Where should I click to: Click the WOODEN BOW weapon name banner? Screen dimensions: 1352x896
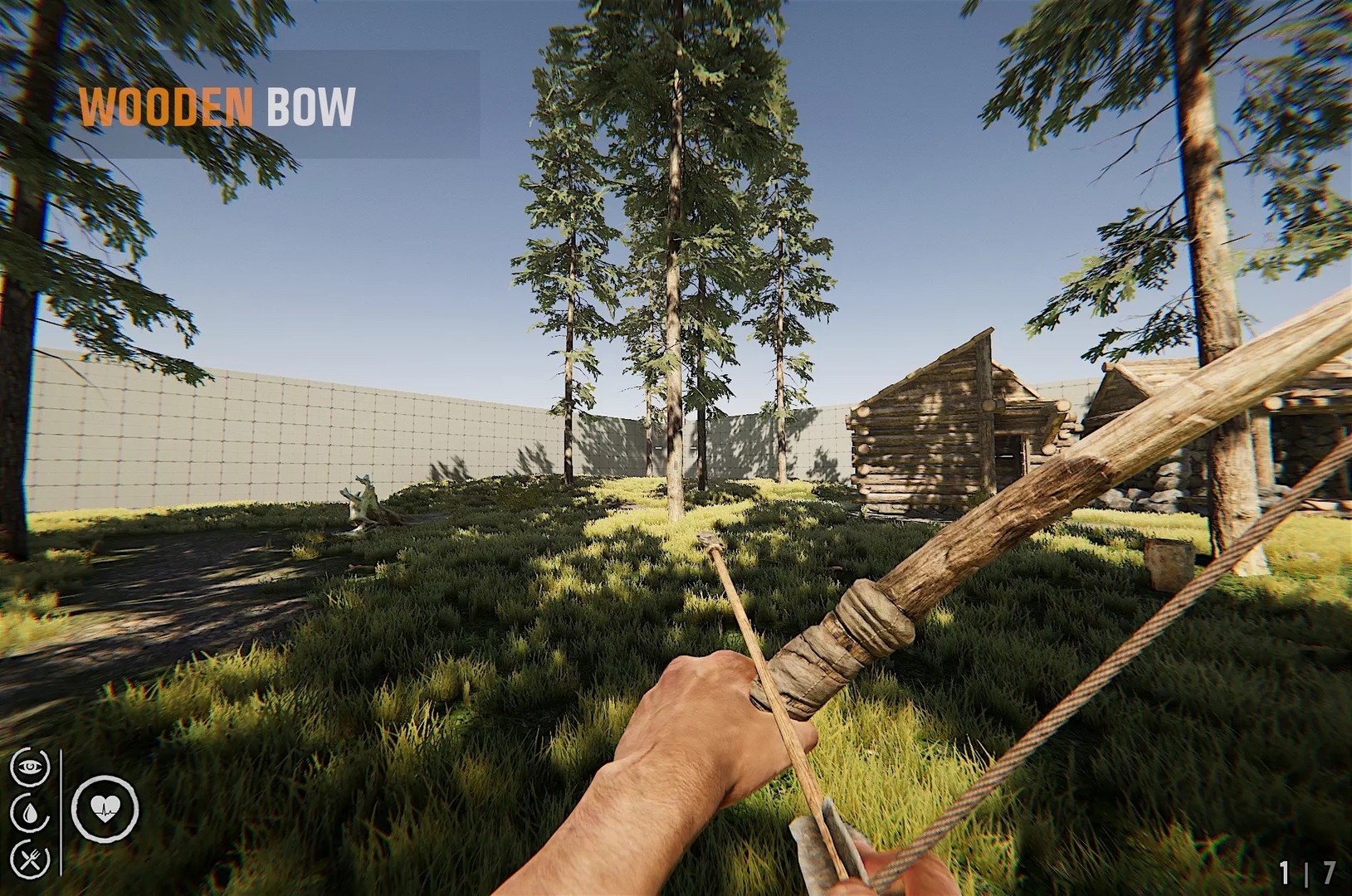coord(219,108)
